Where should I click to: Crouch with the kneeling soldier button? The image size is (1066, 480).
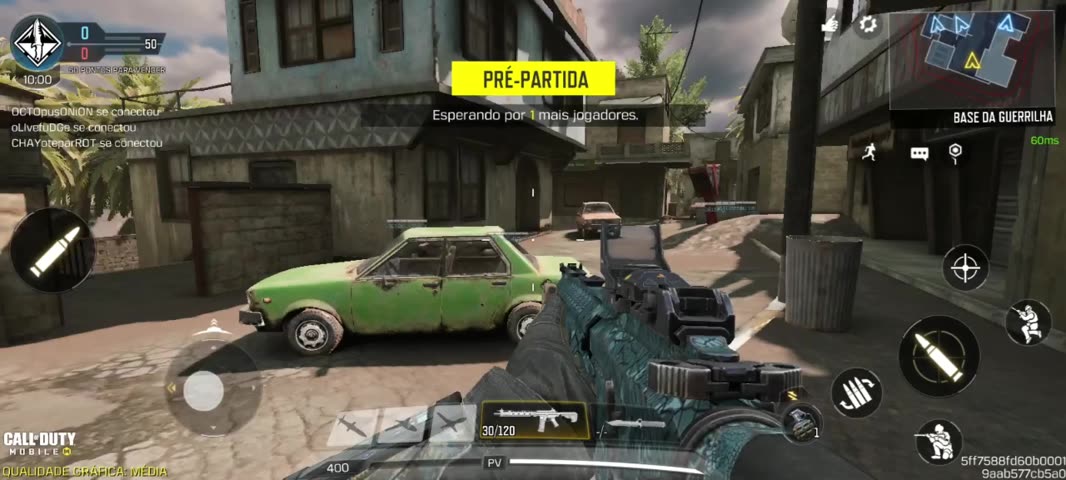(x=938, y=442)
